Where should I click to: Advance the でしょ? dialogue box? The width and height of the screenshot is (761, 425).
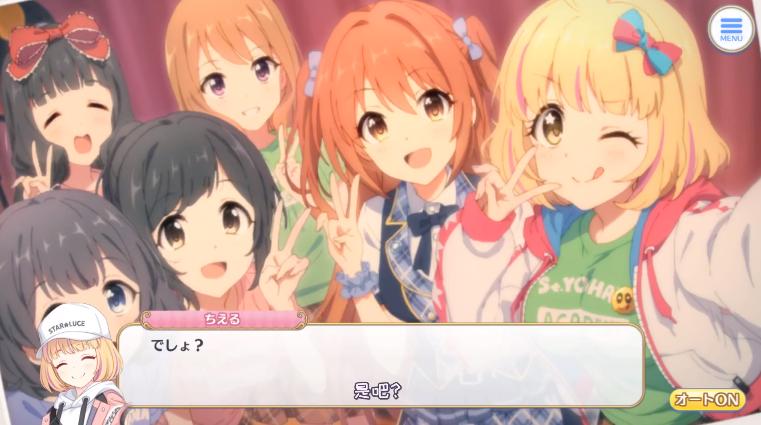point(380,365)
